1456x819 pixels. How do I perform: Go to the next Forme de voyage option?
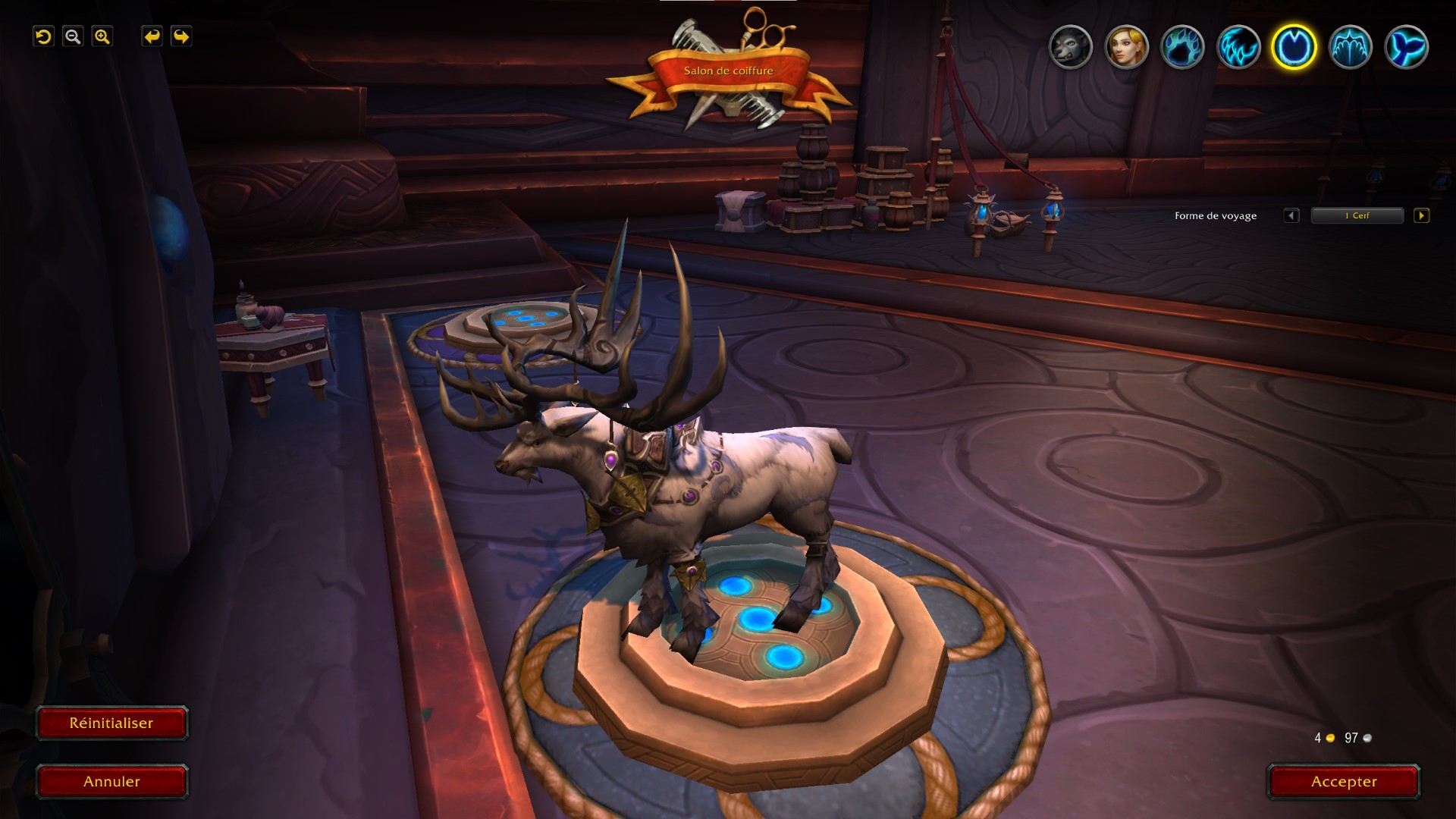1422,215
